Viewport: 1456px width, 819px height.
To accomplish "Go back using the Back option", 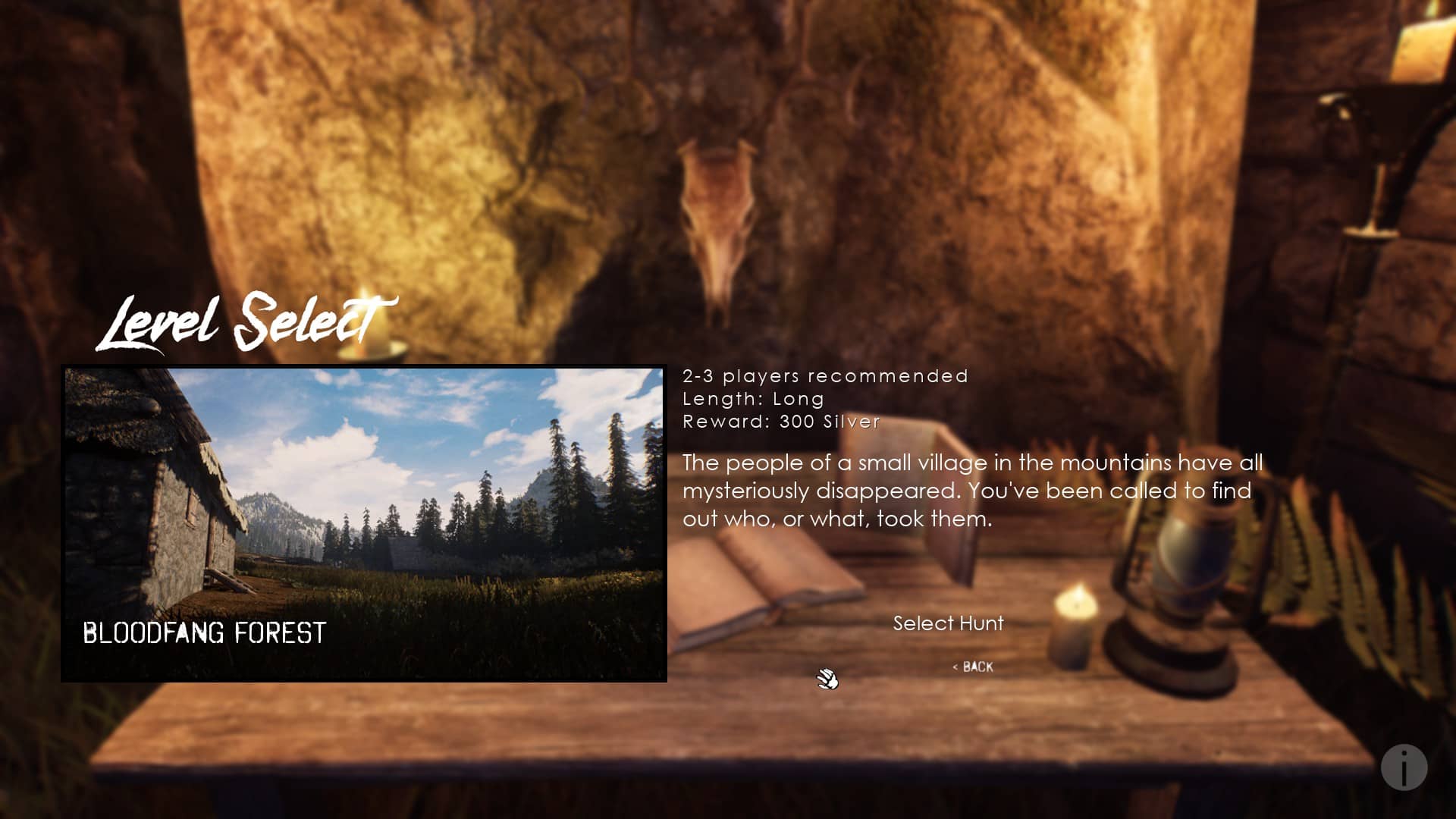I will coord(973,667).
